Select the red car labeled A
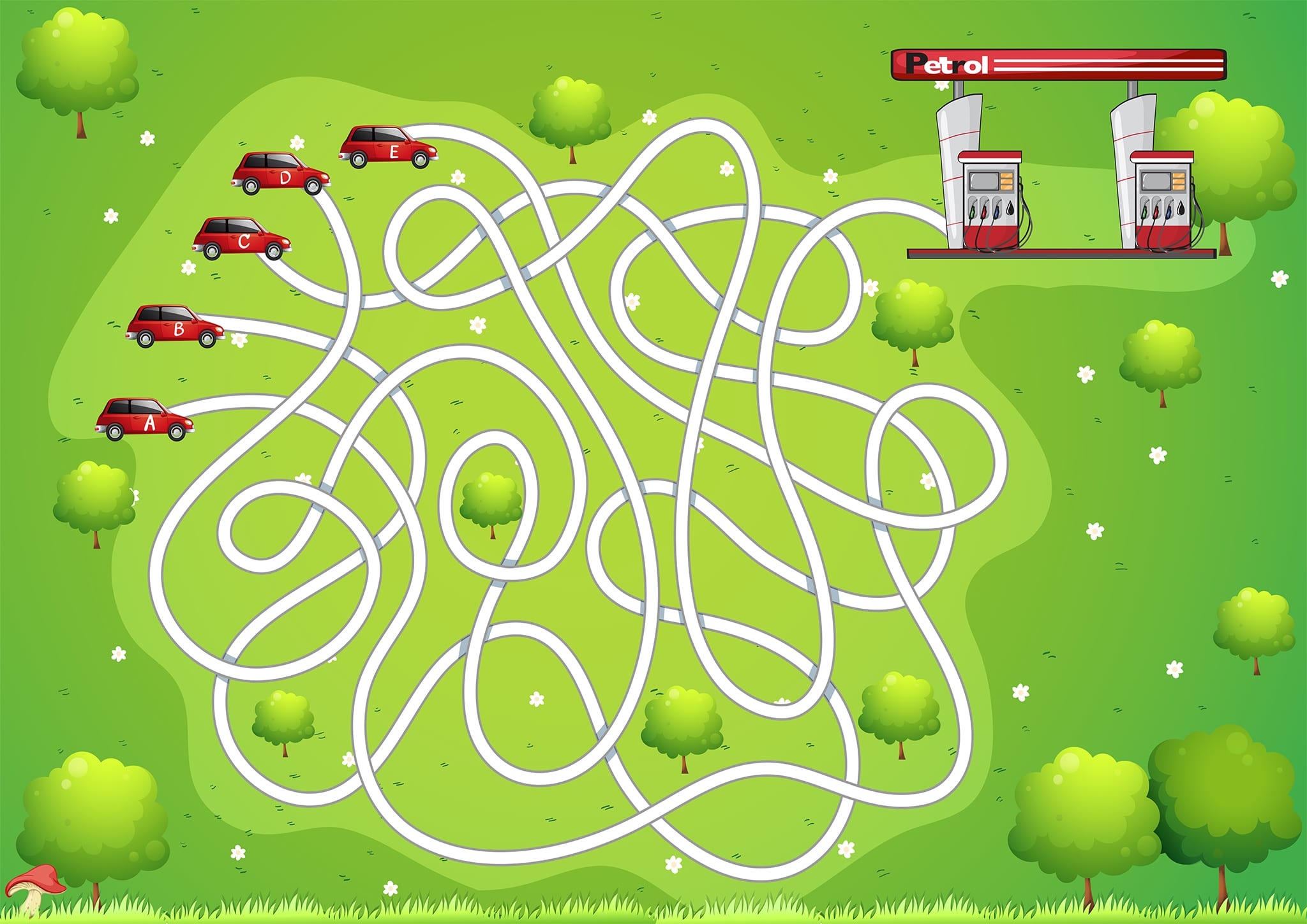 (x=146, y=419)
